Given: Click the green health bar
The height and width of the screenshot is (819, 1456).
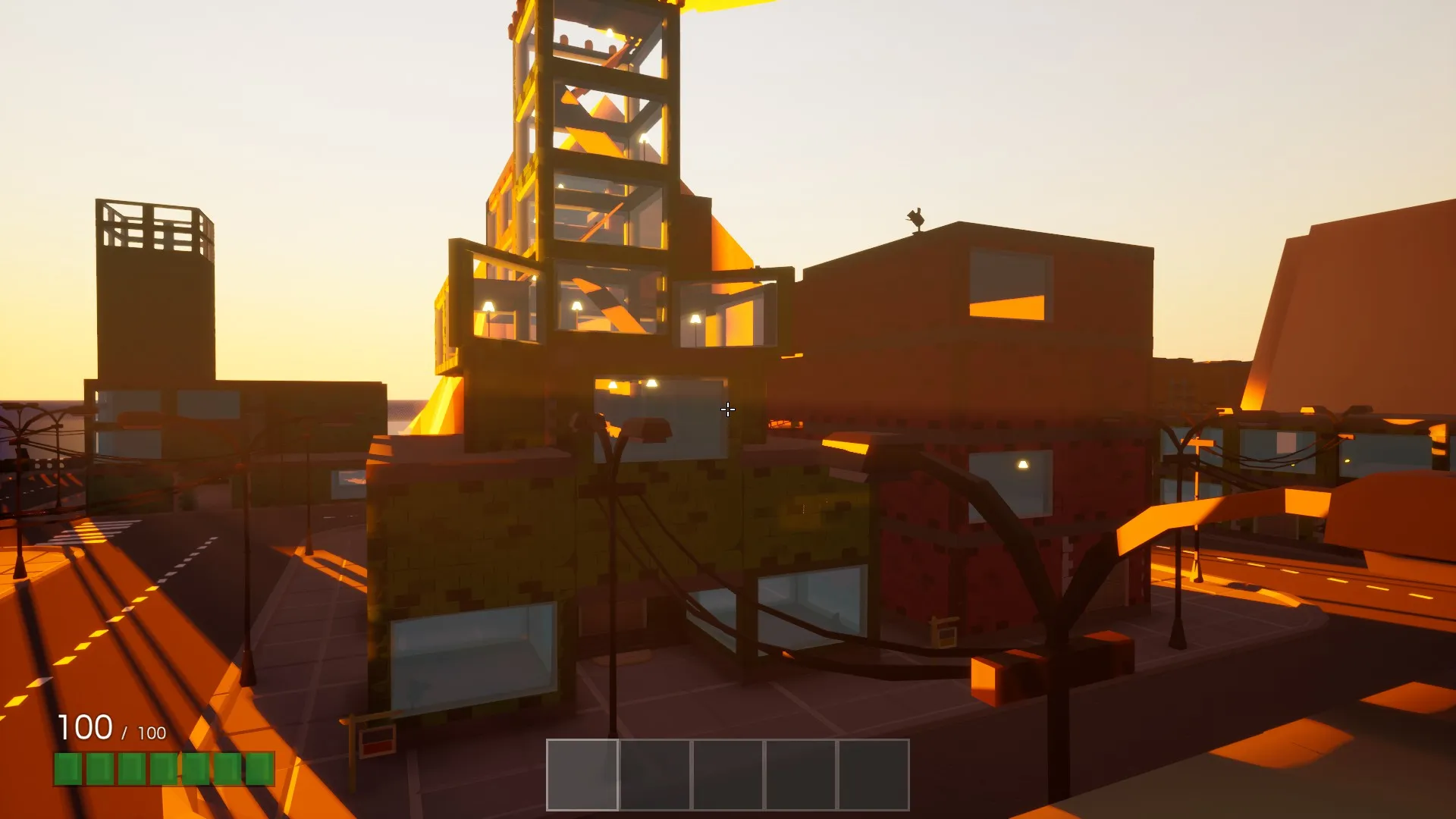Looking at the screenshot, I should click(x=163, y=770).
